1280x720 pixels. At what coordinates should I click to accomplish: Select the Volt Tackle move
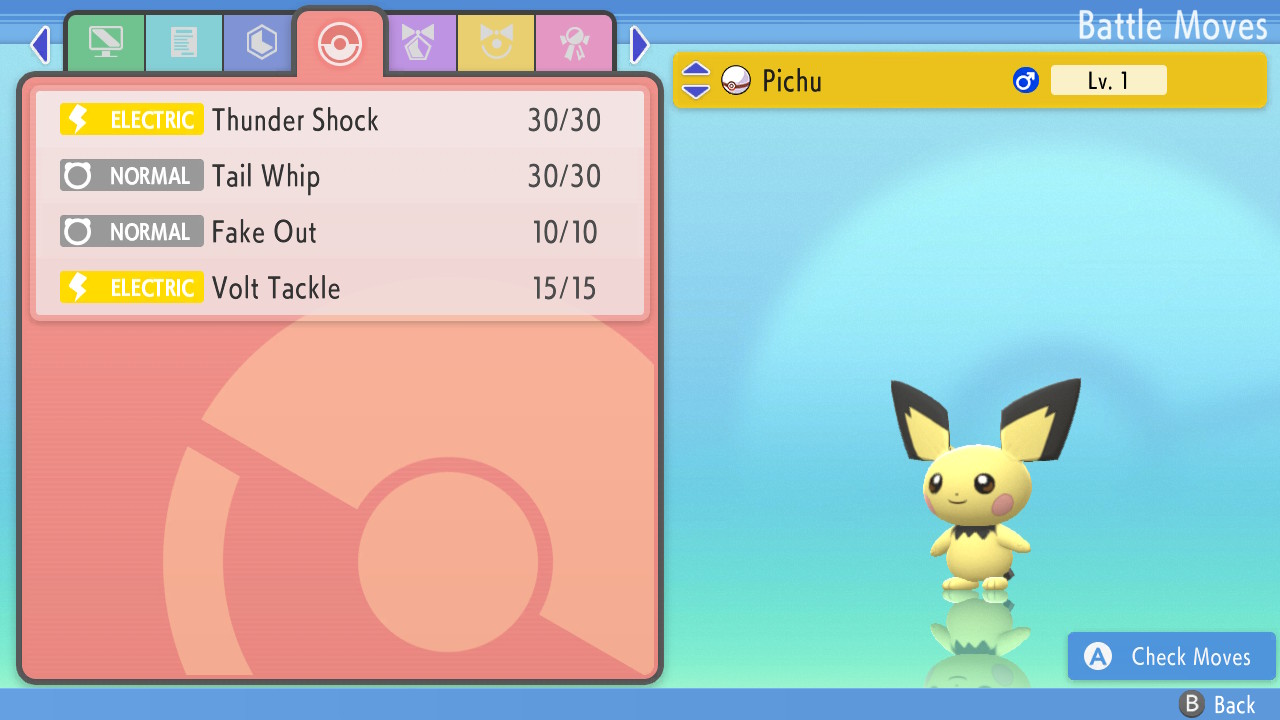coord(340,288)
